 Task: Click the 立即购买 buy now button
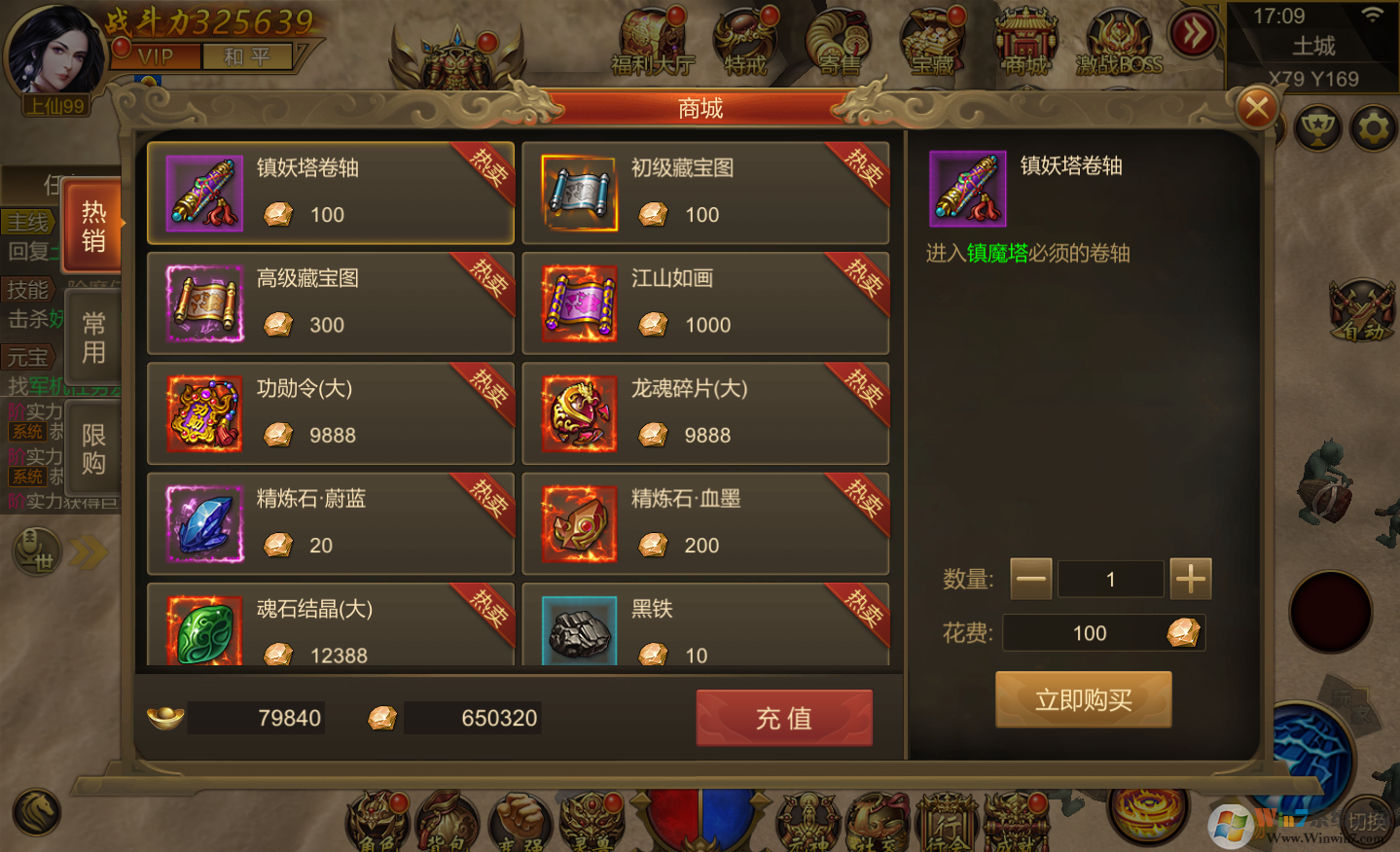[1083, 698]
